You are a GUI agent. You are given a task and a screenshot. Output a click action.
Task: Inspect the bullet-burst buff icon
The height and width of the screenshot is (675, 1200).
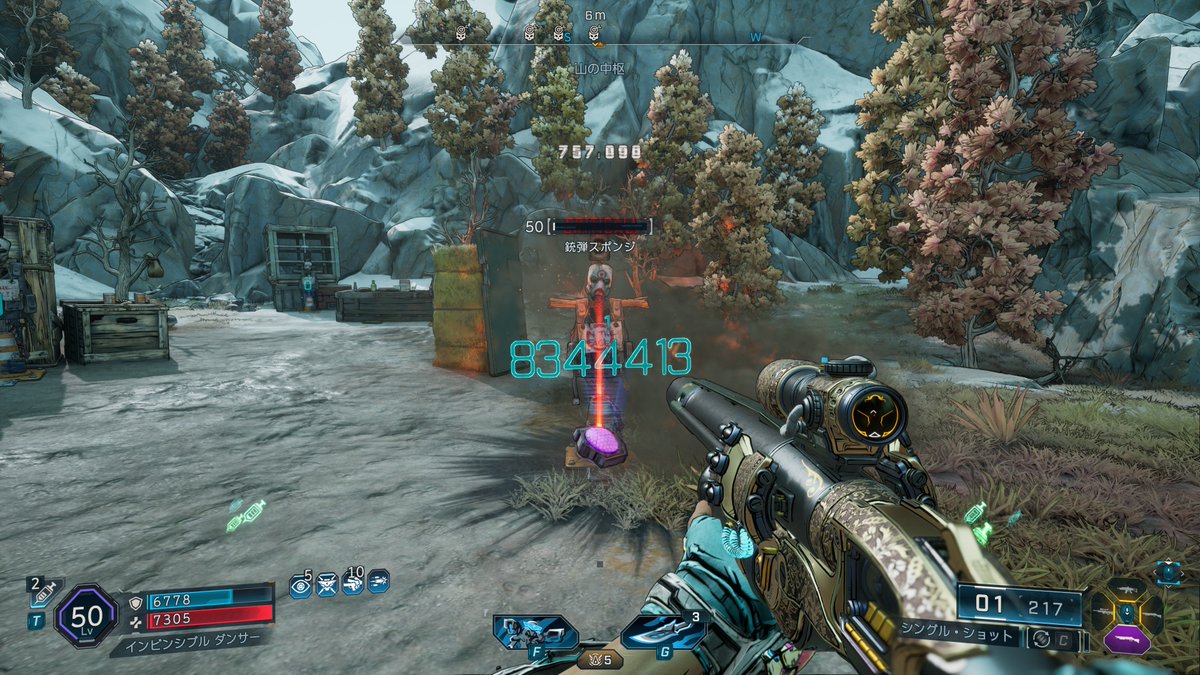[378, 581]
